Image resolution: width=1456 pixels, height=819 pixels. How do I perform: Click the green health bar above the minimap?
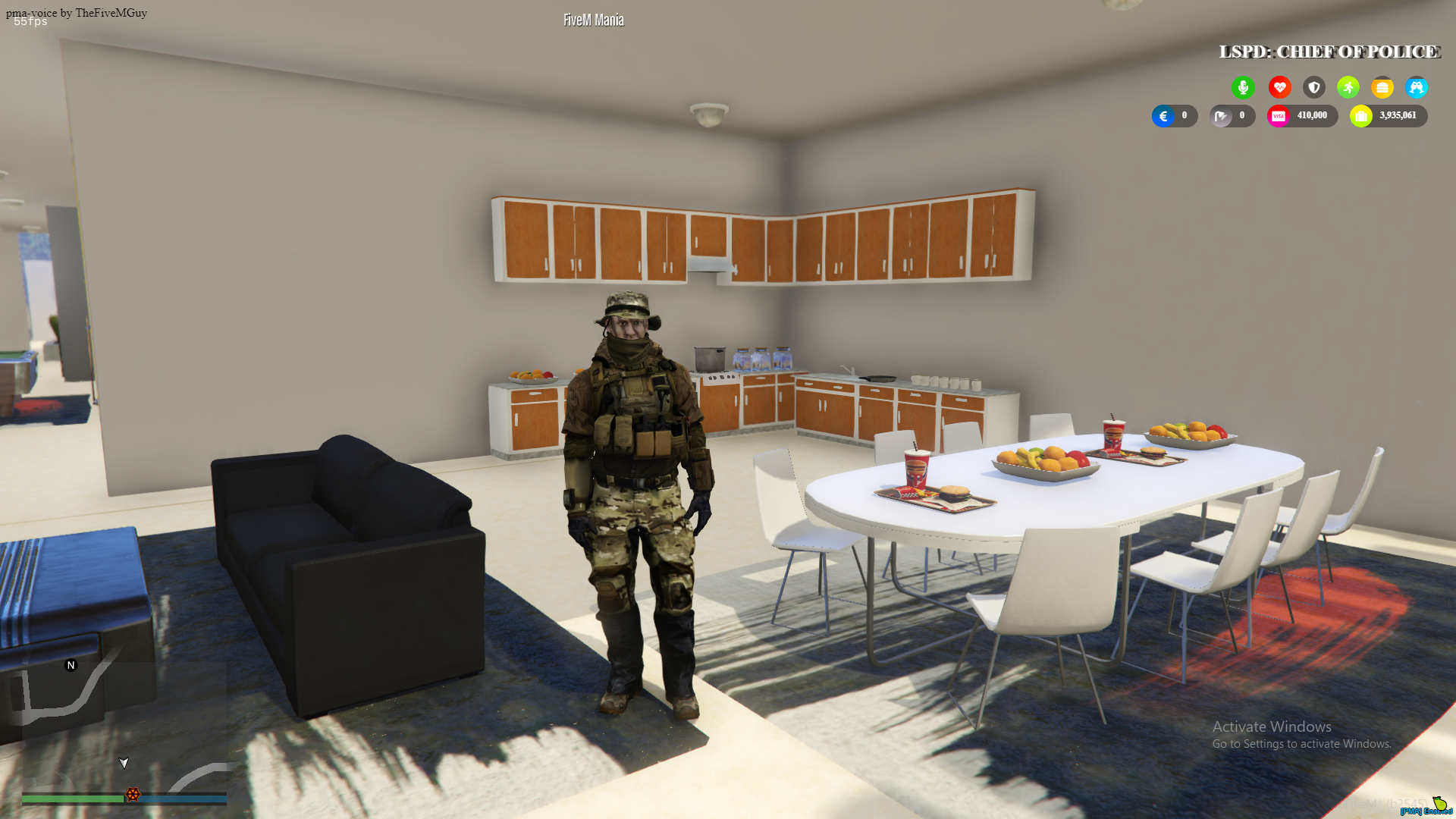coord(72,799)
